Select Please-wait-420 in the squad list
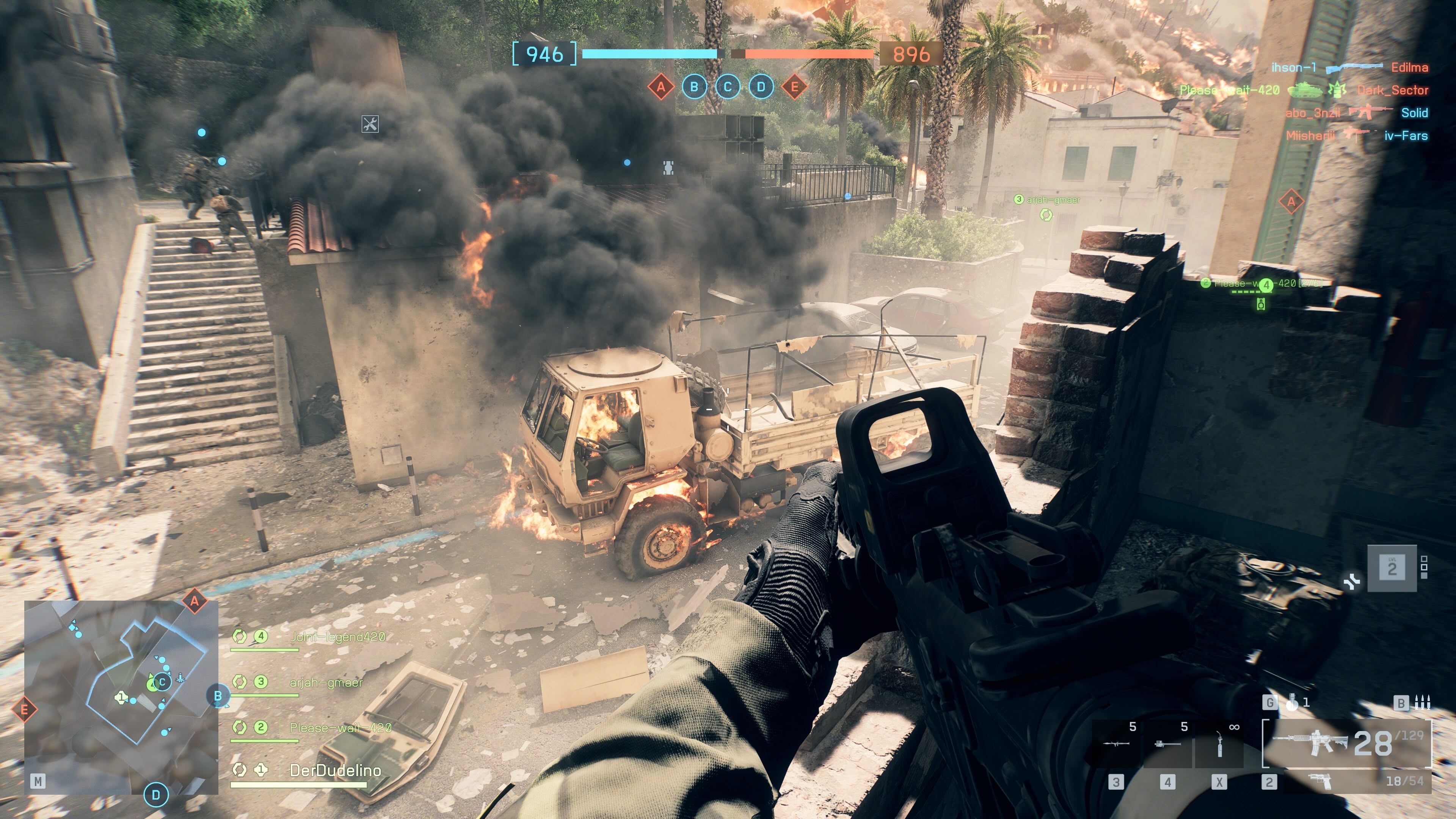This screenshot has width=1456, height=819. pos(340,728)
